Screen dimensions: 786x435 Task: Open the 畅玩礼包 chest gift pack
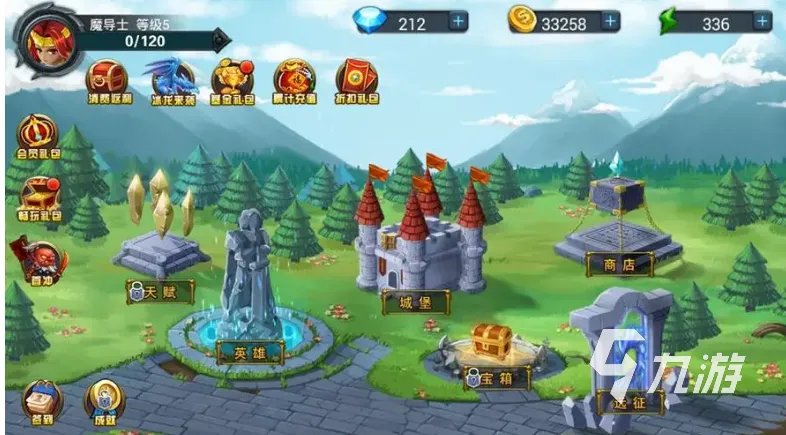click(40, 197)
